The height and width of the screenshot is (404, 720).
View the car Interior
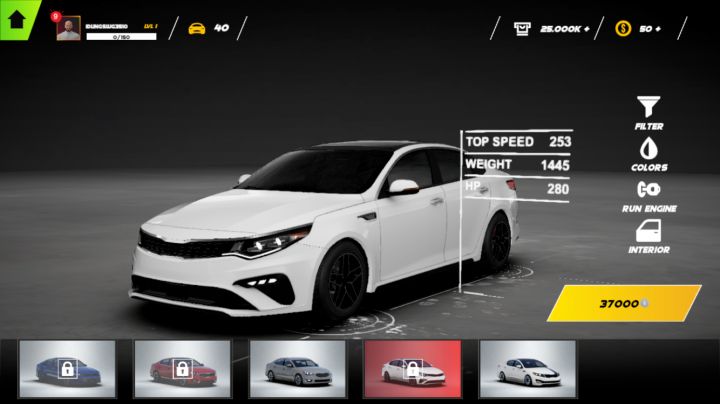point(648,236)
